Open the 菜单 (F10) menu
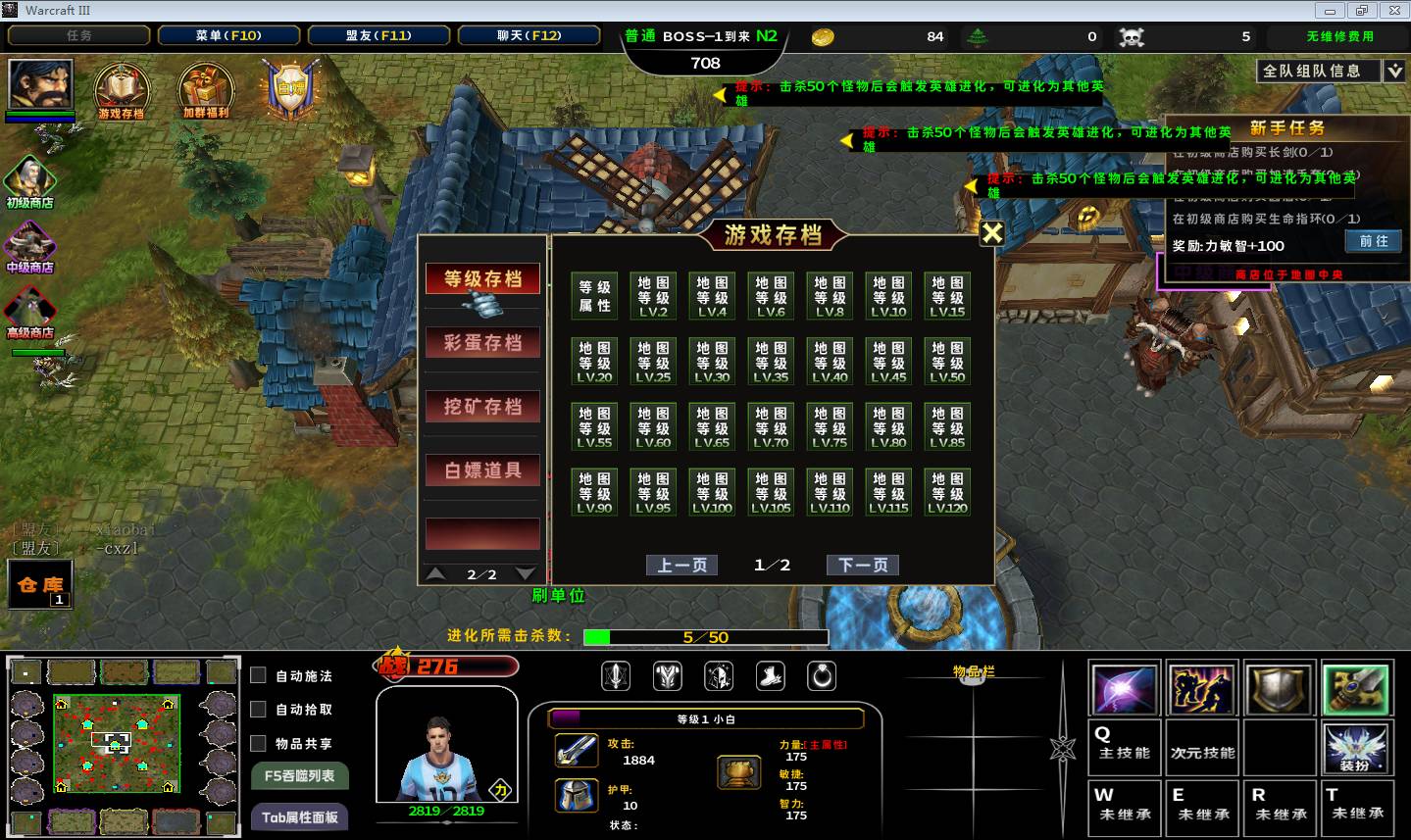Screen dimensions: 1411x840 click(x=228, y=35)
